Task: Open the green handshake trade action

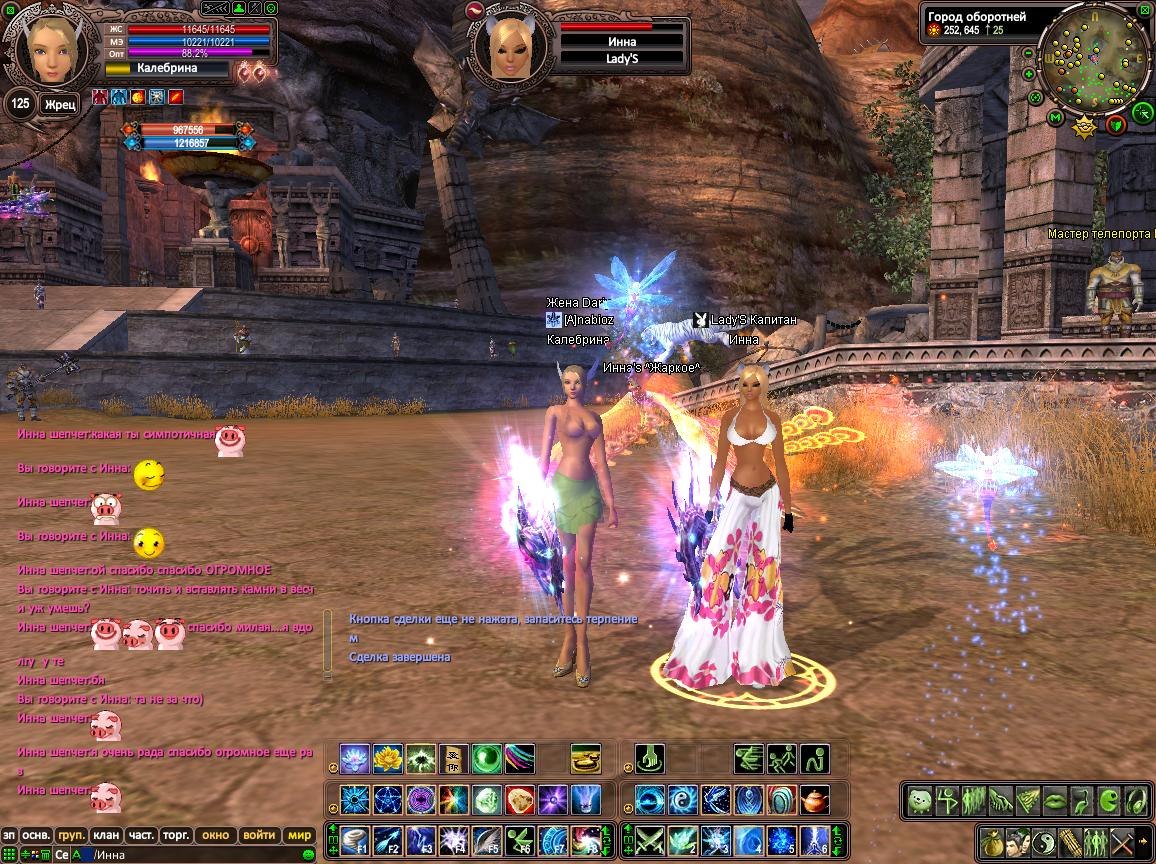Action: tap(1001, 800)
